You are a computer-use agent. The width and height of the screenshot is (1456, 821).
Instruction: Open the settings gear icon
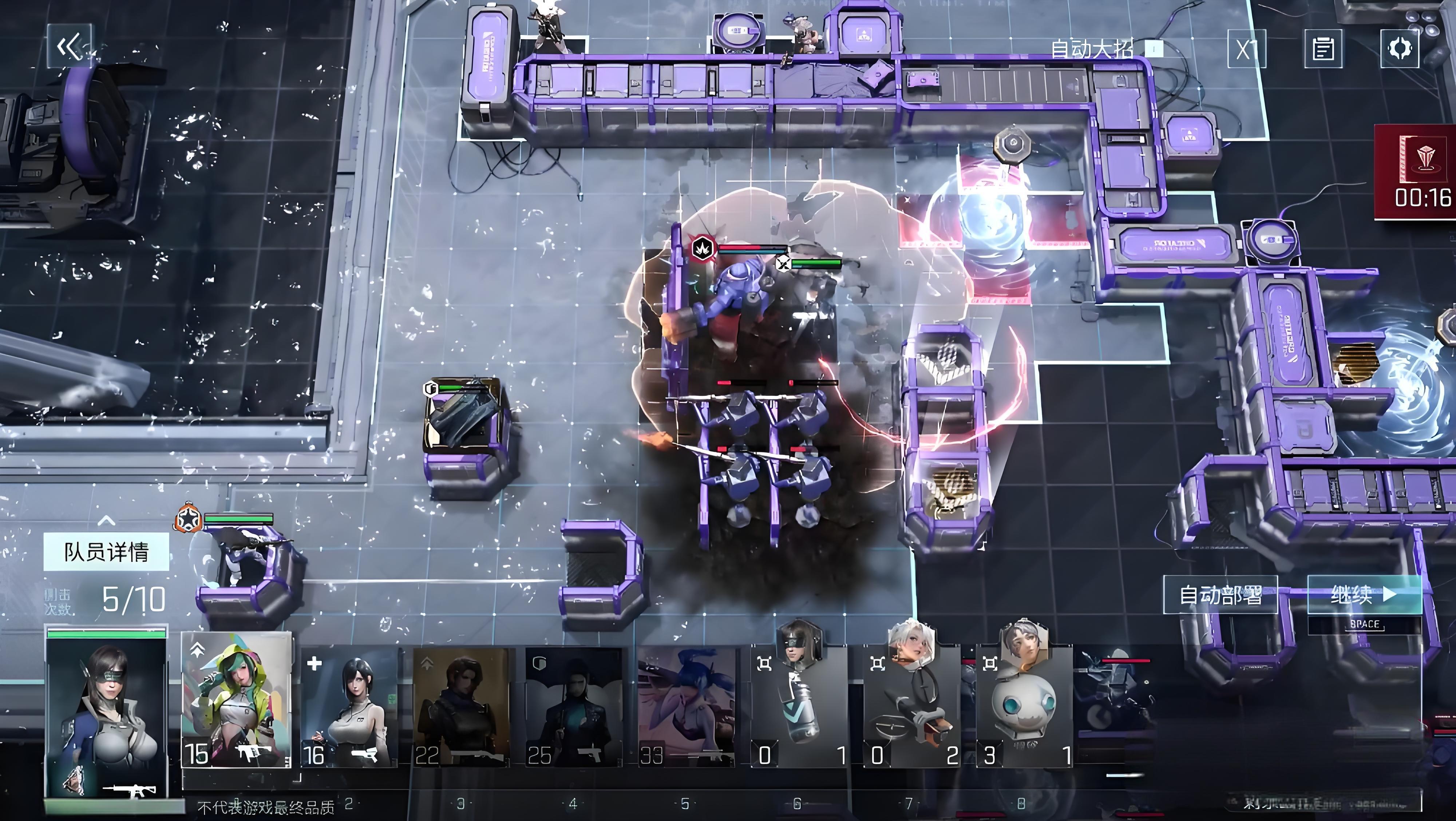1400,49
